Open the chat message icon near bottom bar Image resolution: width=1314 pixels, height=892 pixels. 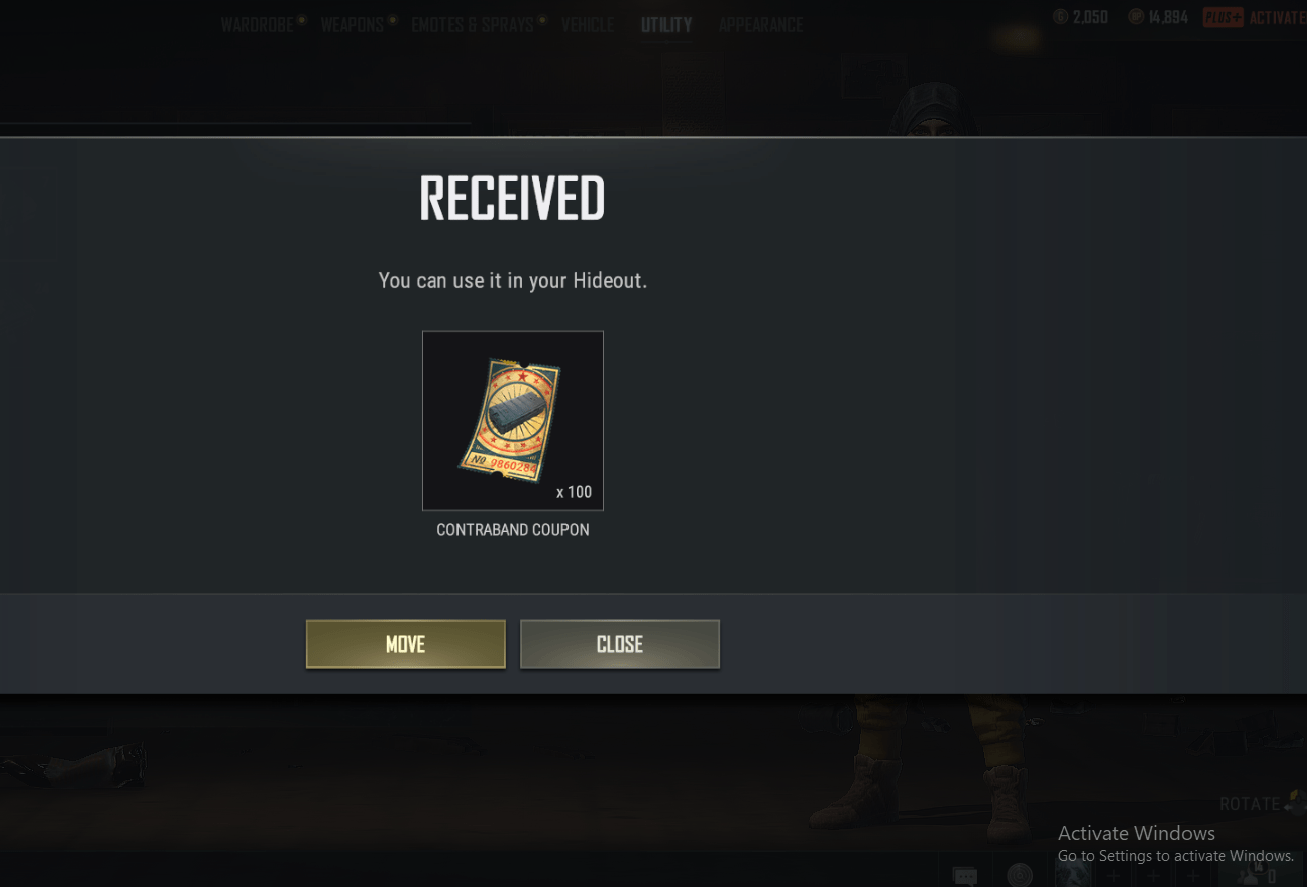(967, 876)
